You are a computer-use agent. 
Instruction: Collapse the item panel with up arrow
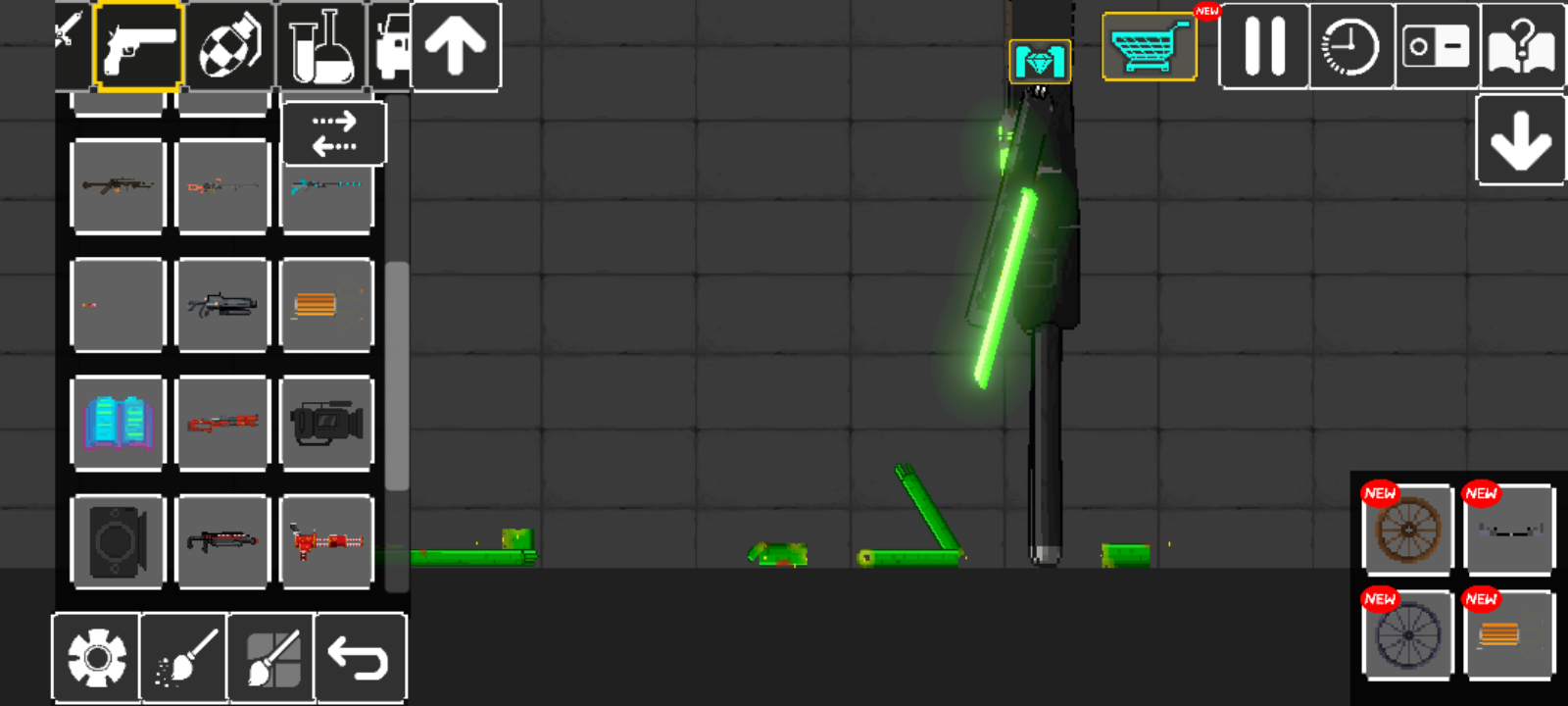(x=456, y=46)
